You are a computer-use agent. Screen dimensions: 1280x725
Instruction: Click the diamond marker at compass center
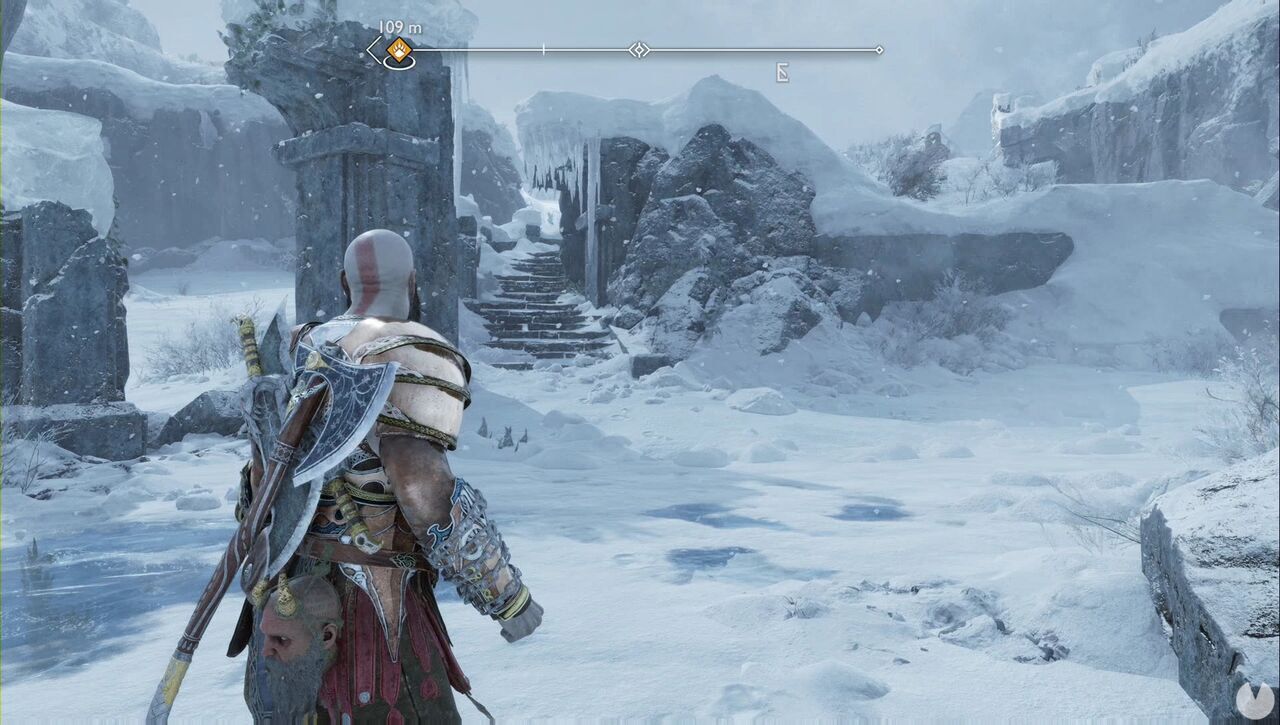pos(640,48)
